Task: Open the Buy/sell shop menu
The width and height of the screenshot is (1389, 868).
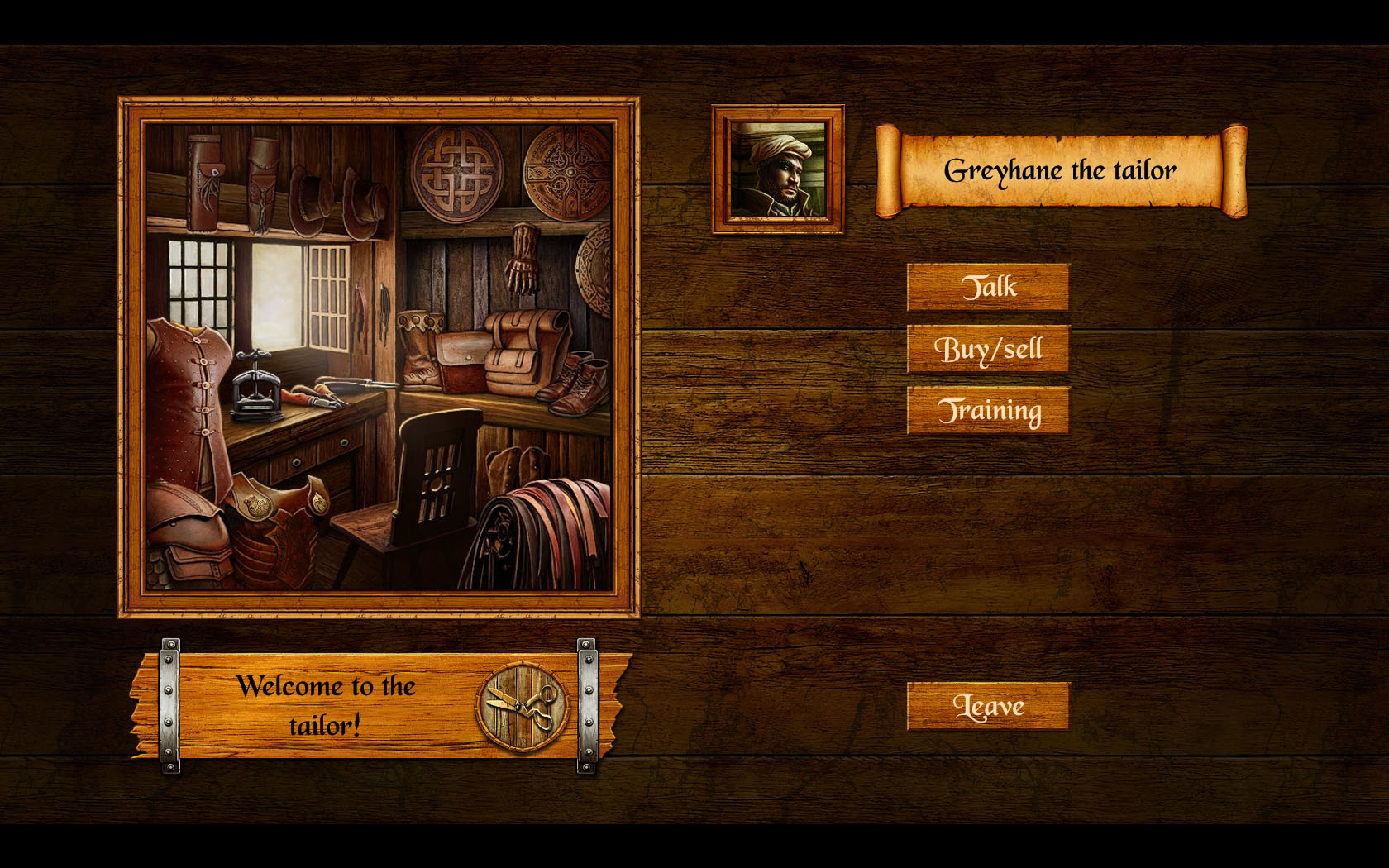Action: 988,349
